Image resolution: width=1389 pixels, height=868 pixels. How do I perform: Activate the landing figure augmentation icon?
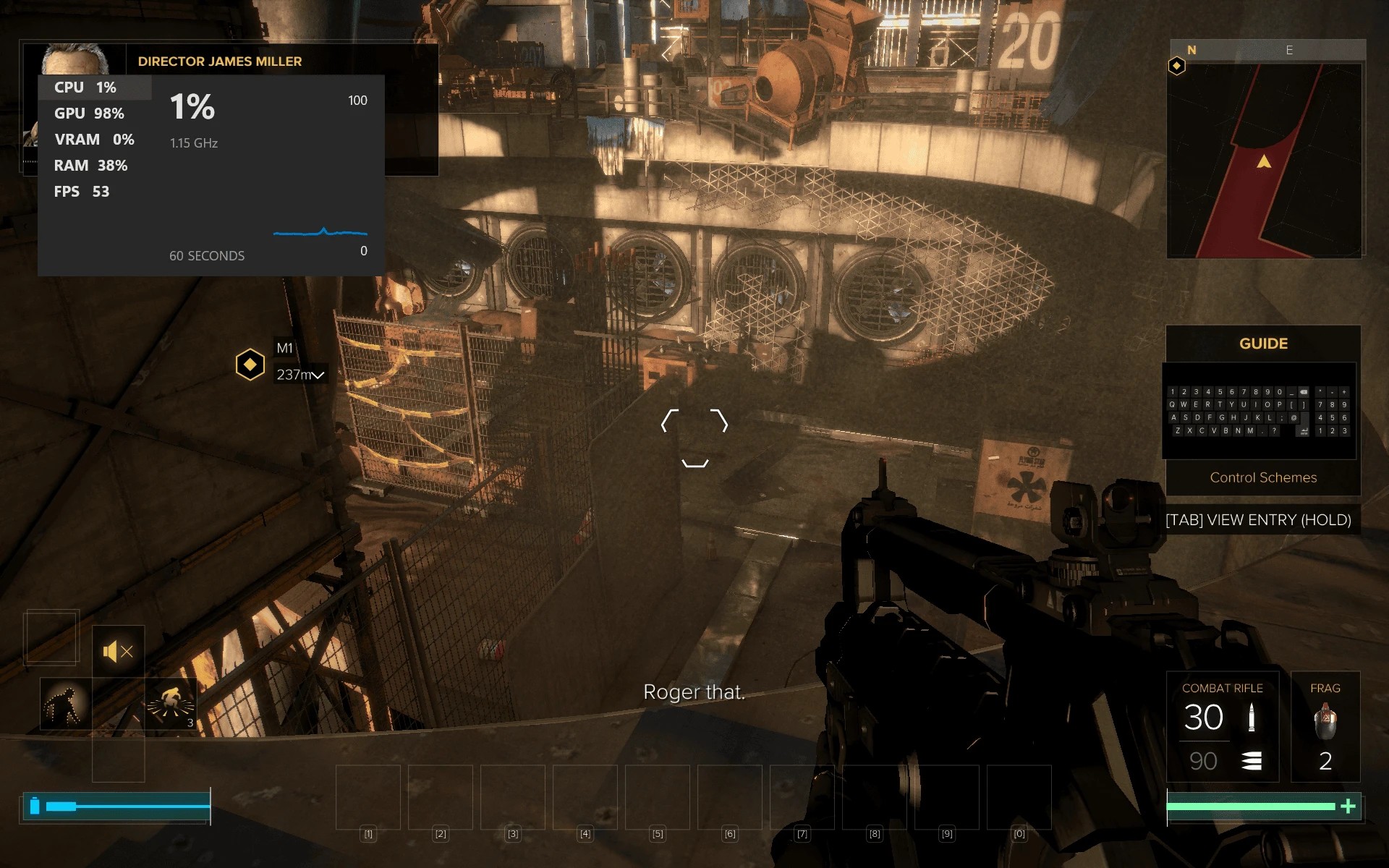(x=171, y=704)
